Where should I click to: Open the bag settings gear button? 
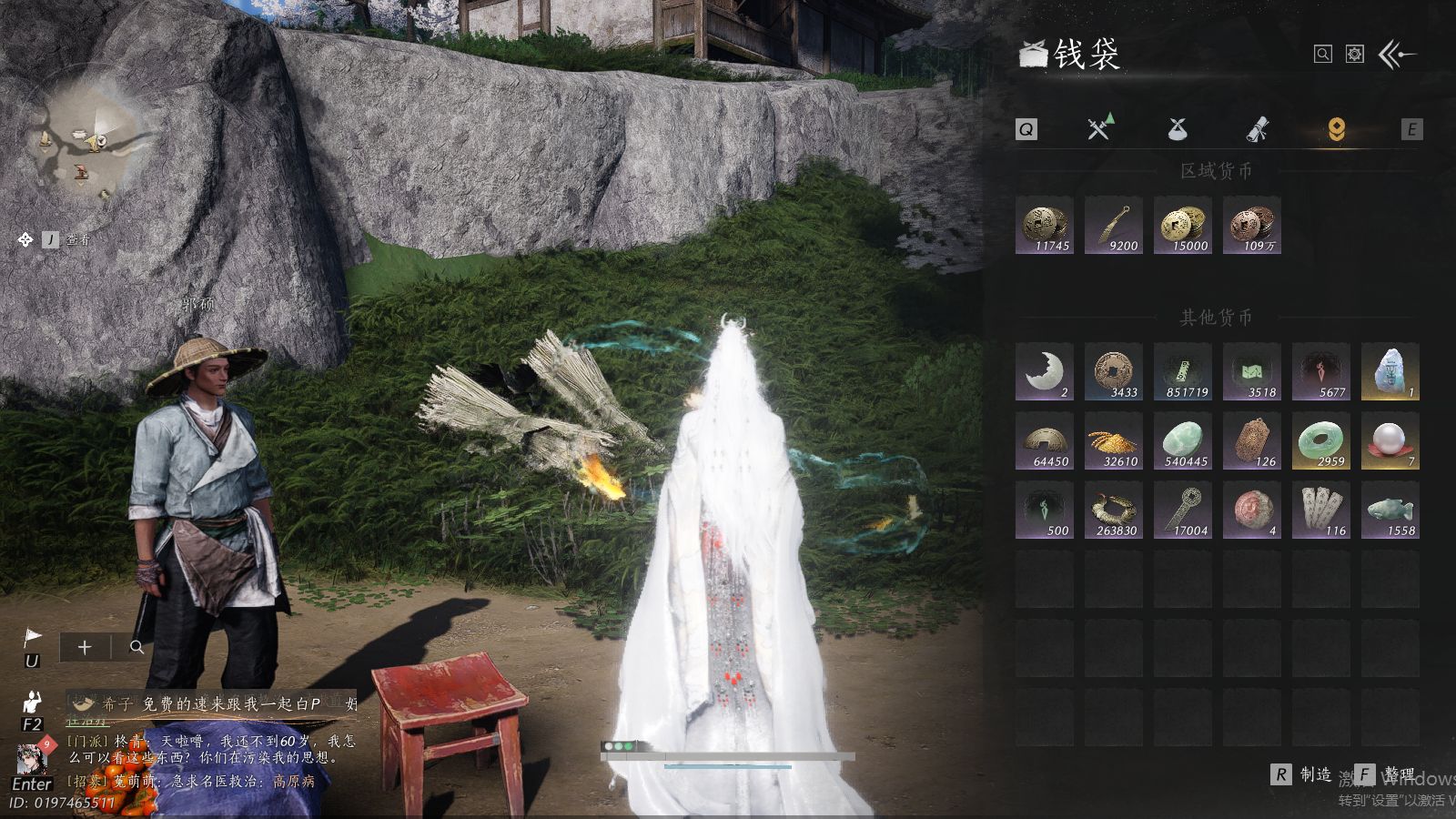pos(1355,55)
